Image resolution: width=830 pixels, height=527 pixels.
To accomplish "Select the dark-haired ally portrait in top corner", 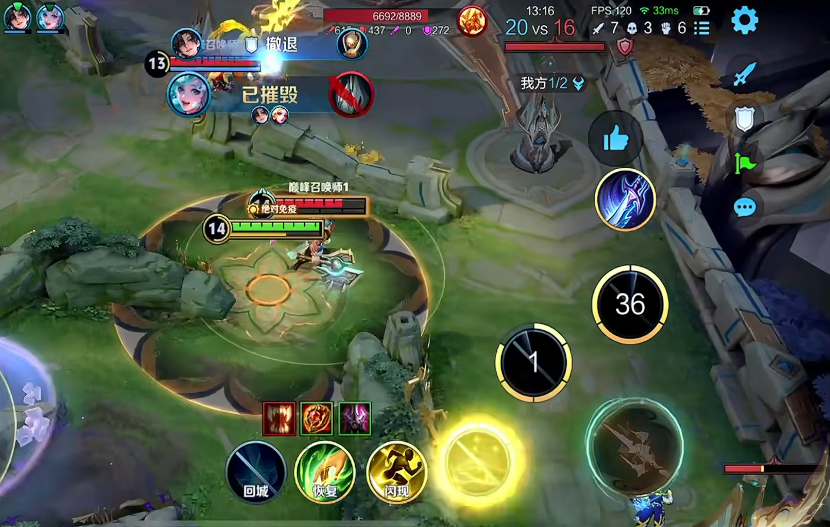I will (x=19, y=16).
